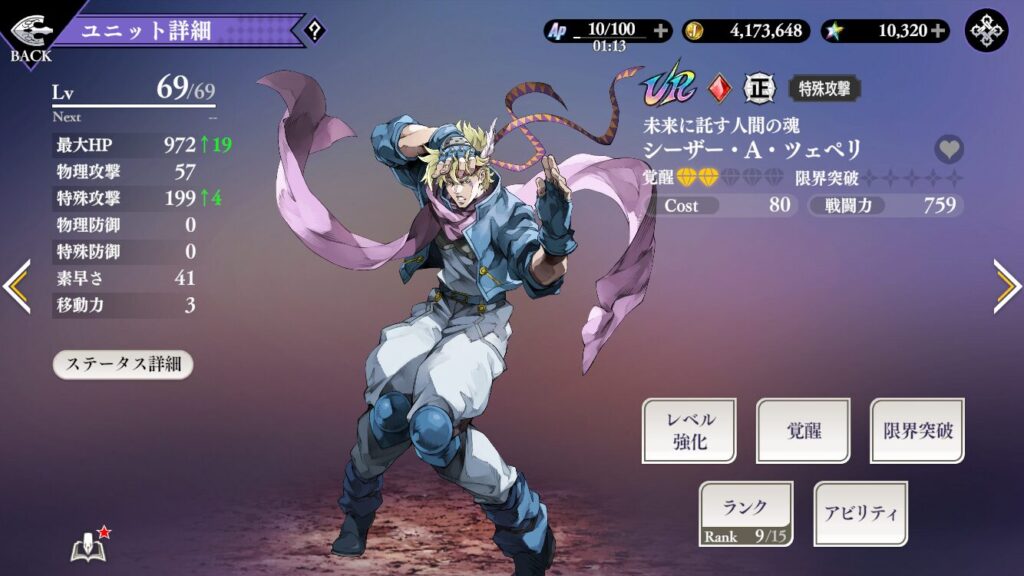Switch to the previous unit arrow
This screenshot has width=1024, height=576.
tap(17, 287)
